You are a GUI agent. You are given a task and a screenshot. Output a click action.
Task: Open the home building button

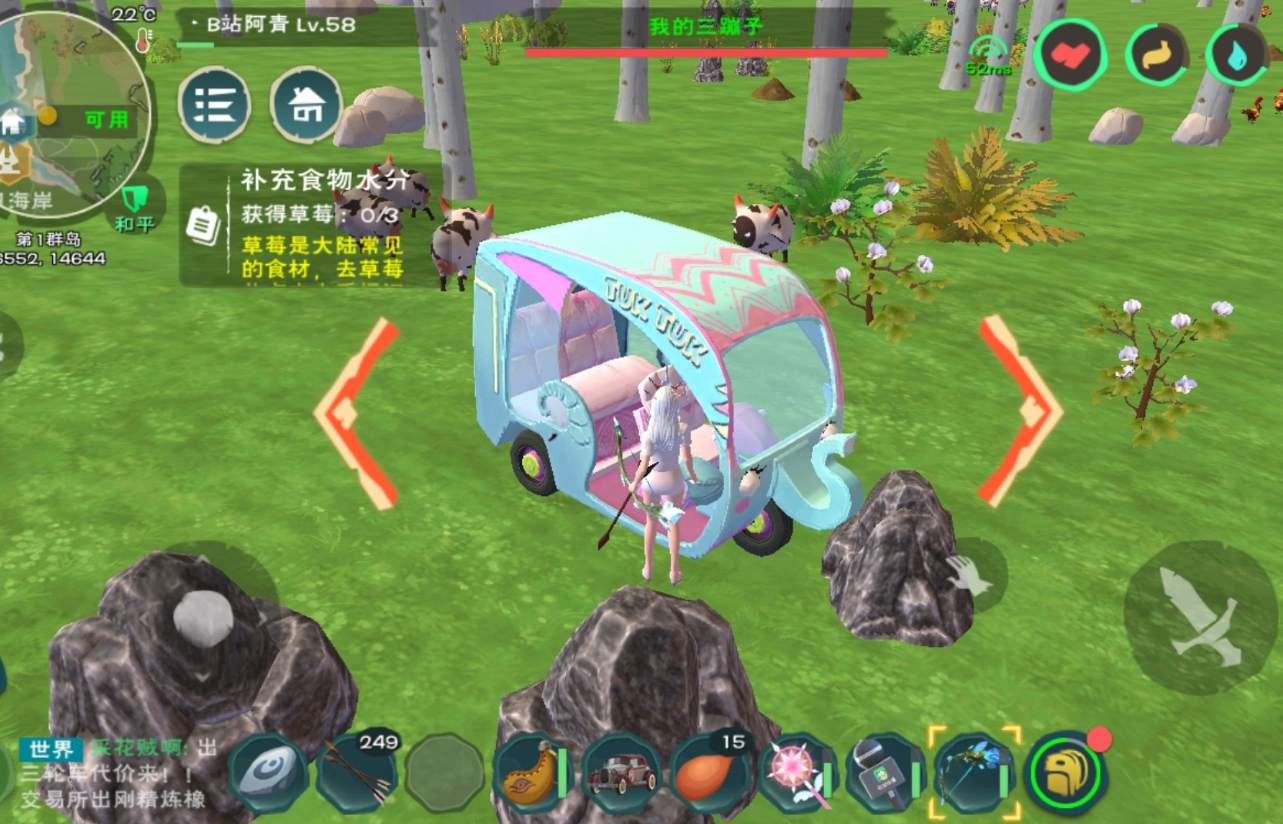tap(305, 102)
